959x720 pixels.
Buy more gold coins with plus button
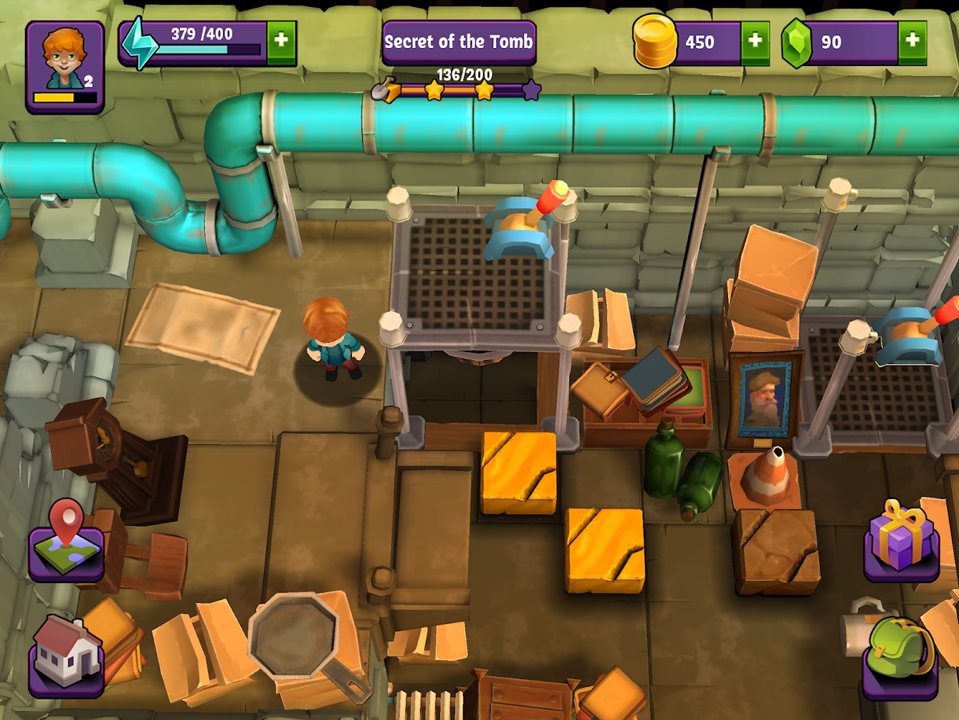click(x=754, y=43)
